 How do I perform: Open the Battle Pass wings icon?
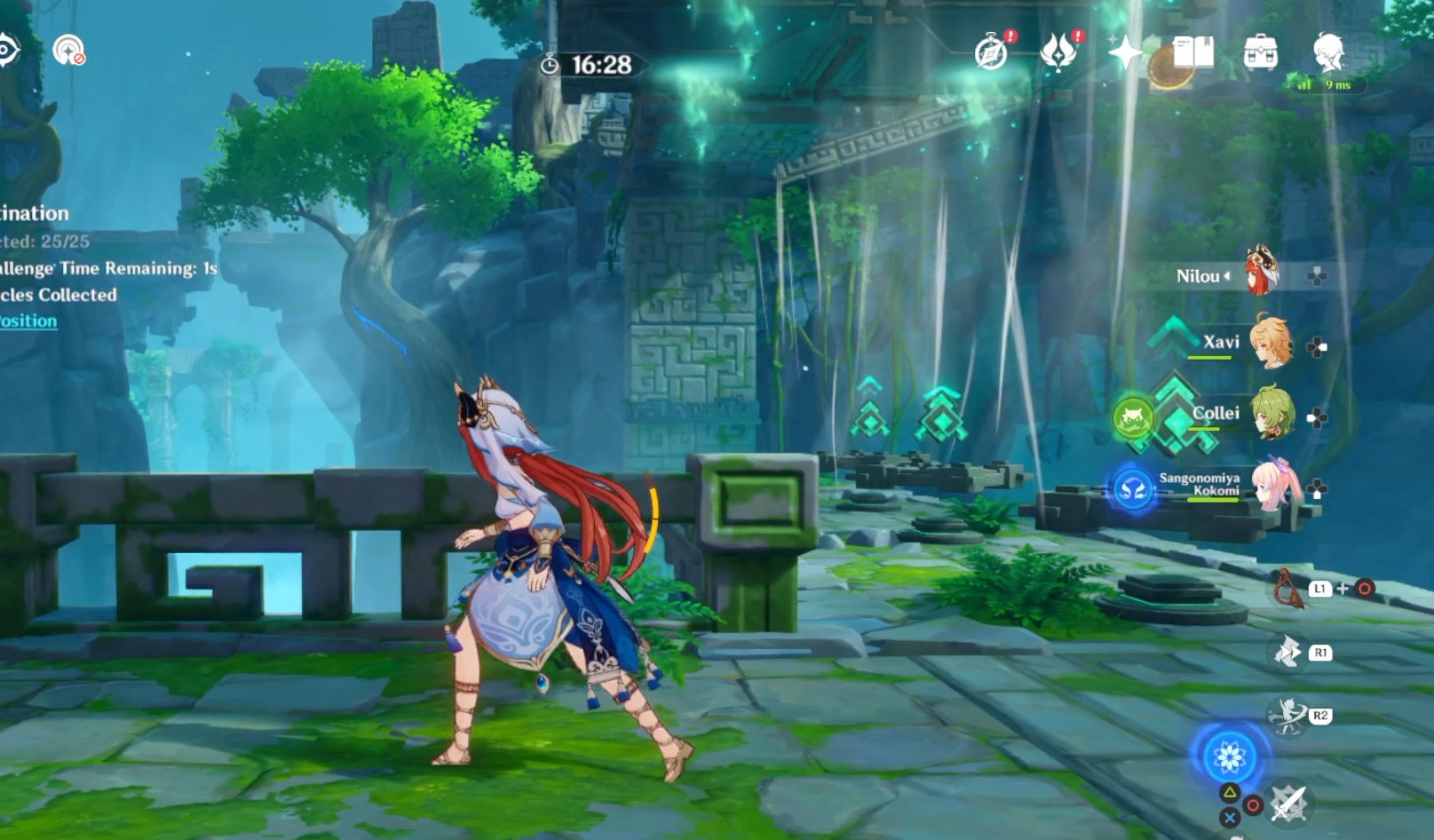coord(1057,55)
